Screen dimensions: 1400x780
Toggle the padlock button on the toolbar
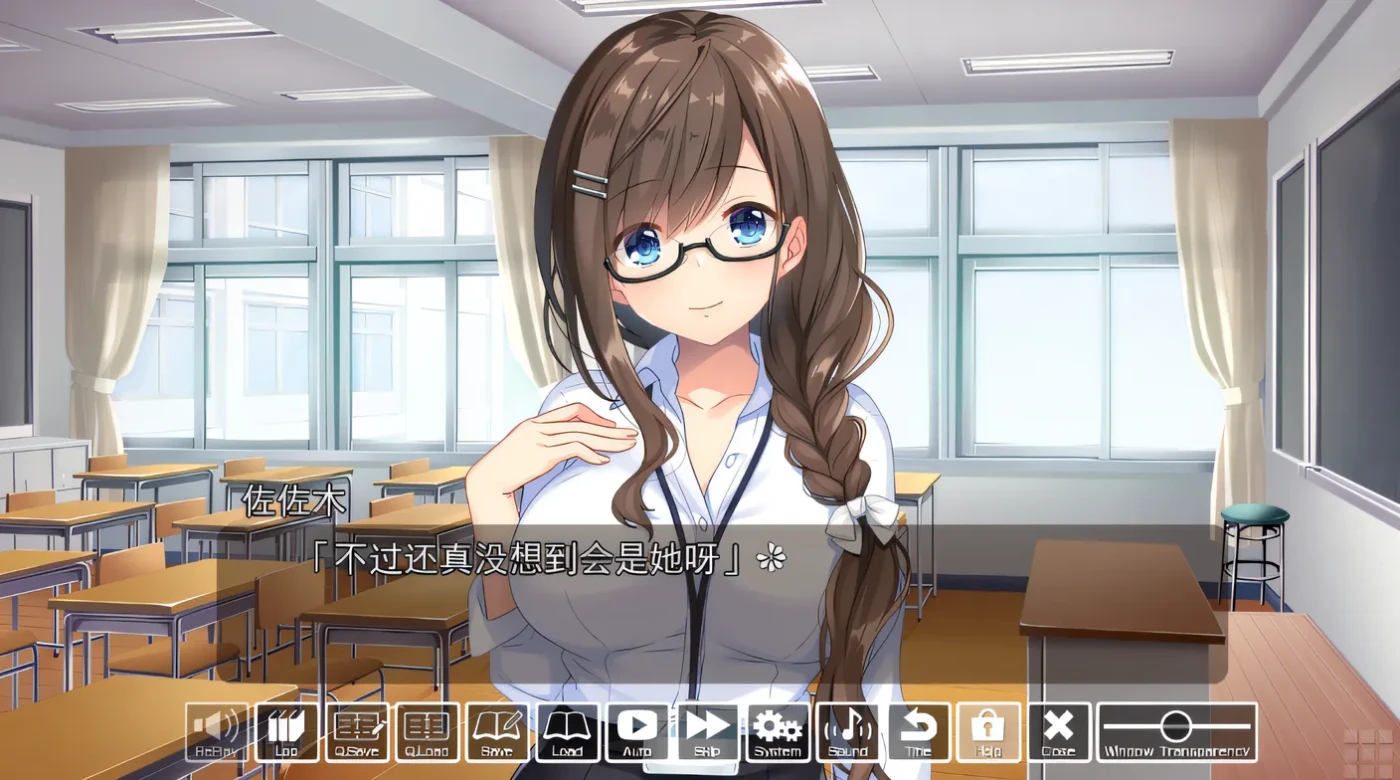point(988,732)
